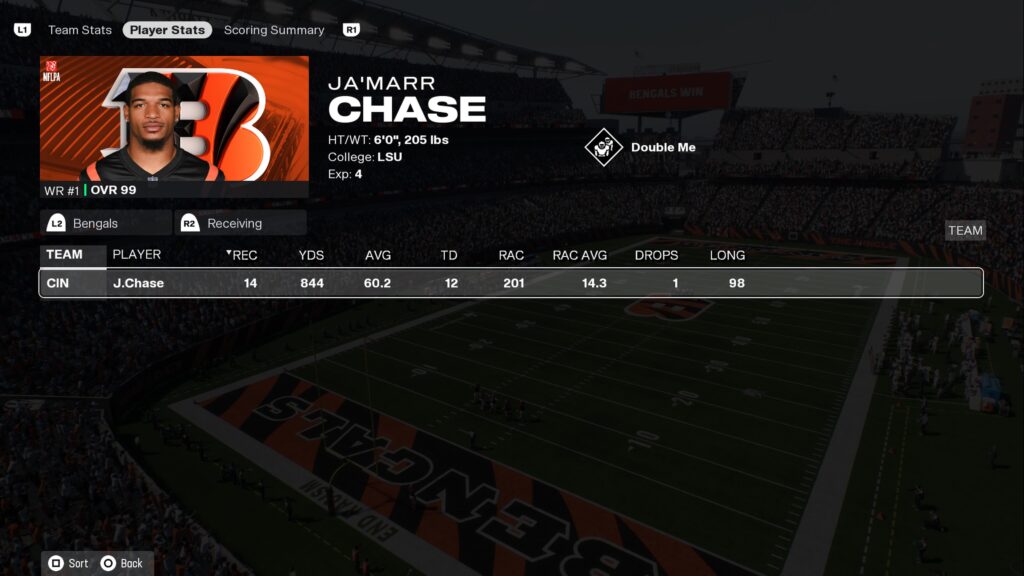Click the TEAM label at right
The image size is (1024, 576).
(x=965, y=230)
